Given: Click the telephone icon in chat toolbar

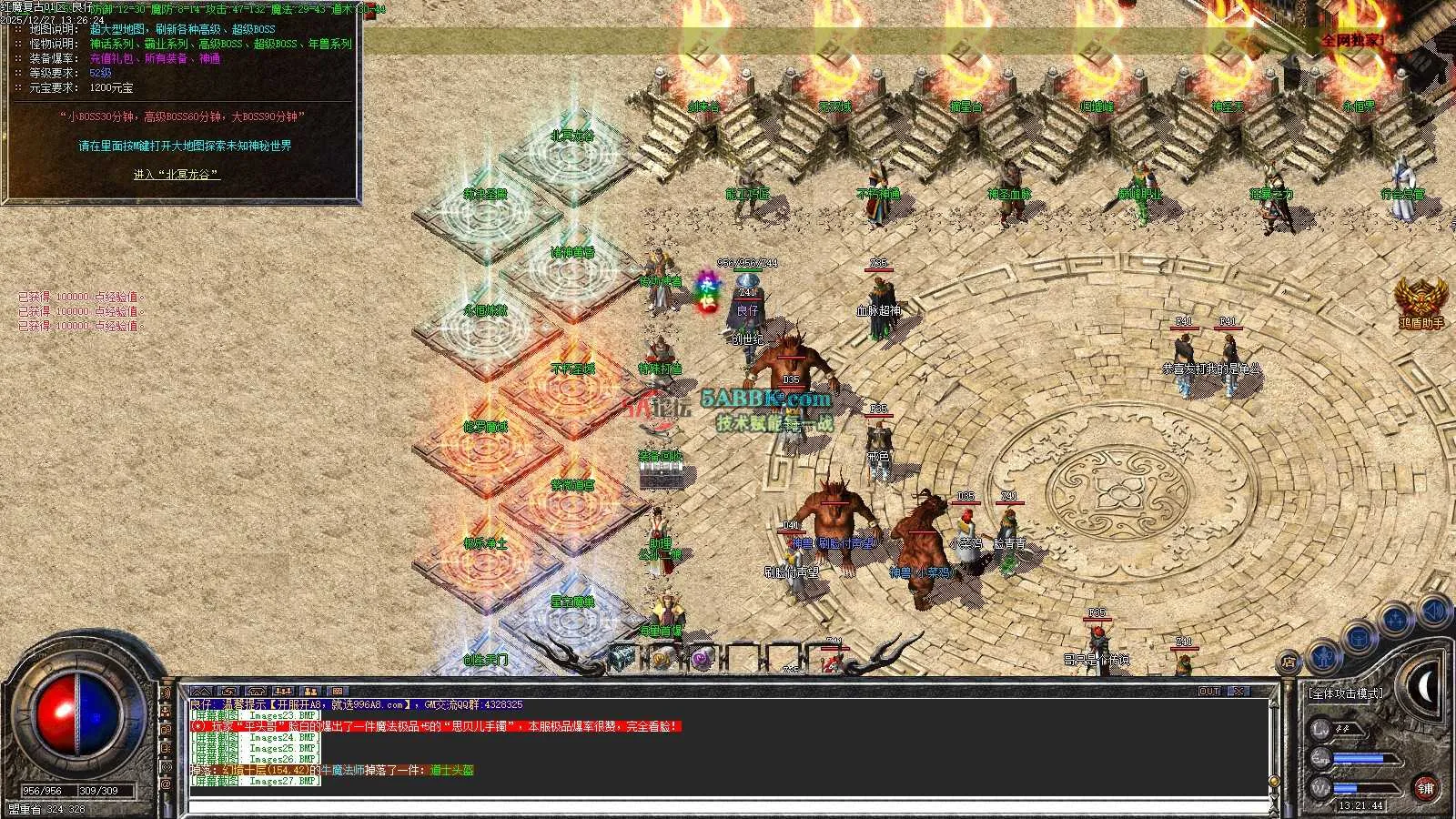Looking at the screenshot, I should (x=257, y=692).
